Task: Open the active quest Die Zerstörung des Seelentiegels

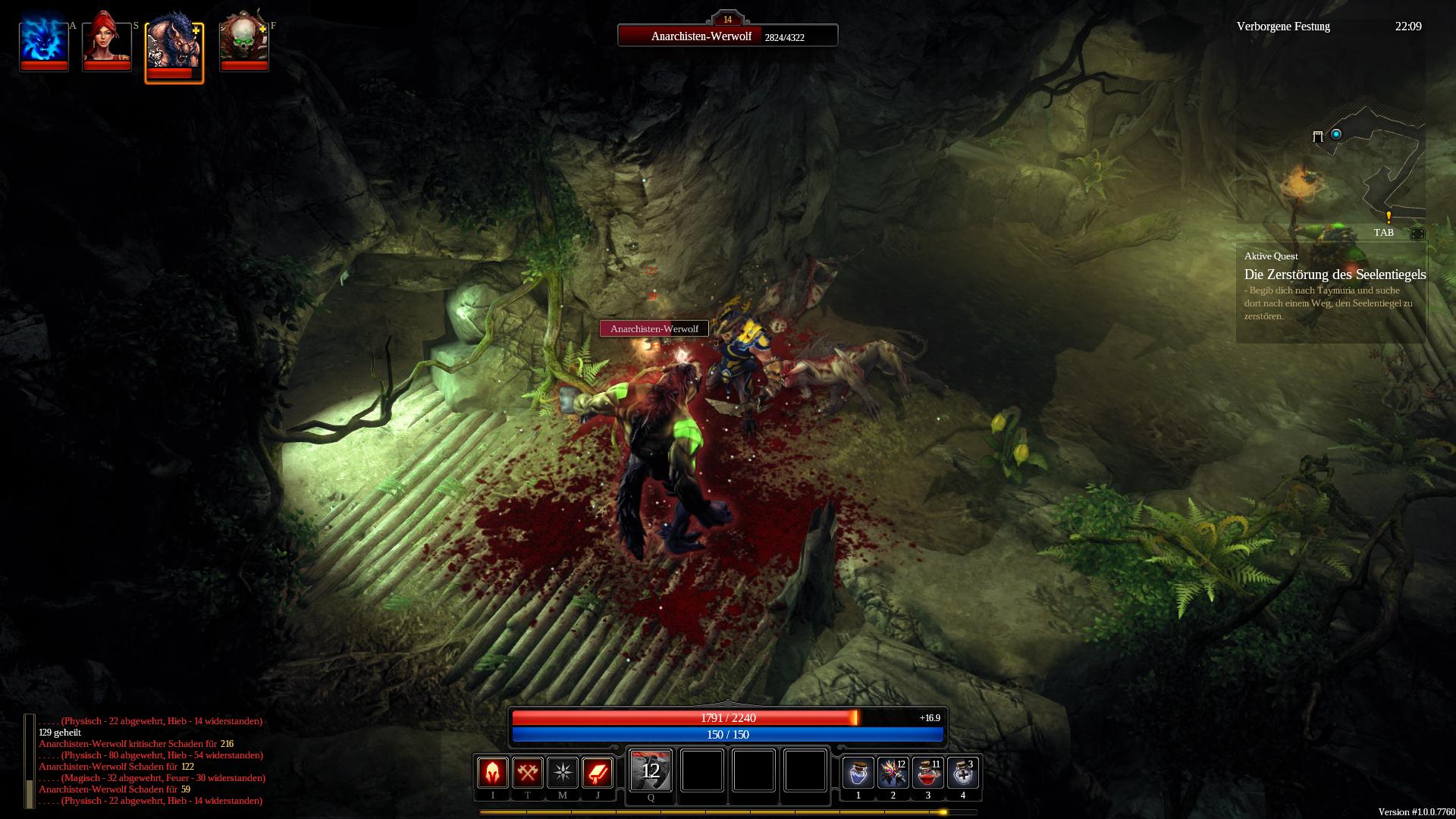Action: point(1335,275)
